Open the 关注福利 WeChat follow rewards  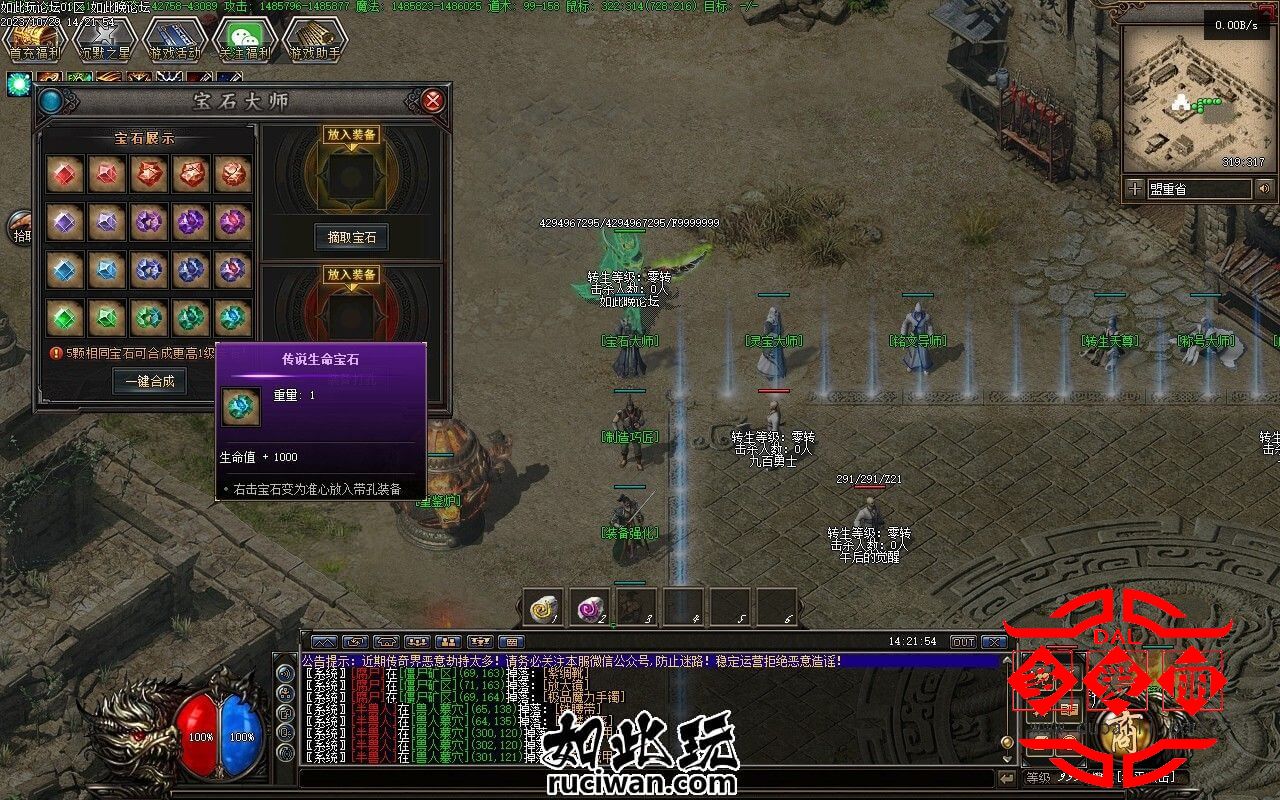pos(244,40)
